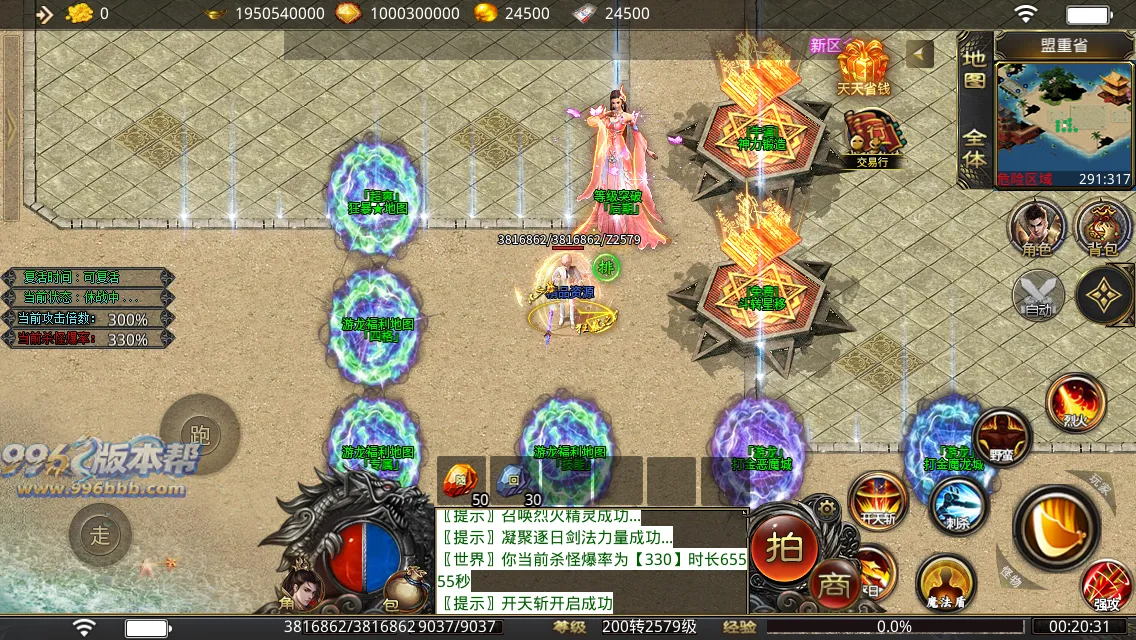Screen dimensions: 1136x640
Task: Switch to the 全体 tab
Action: [x=974, y=146]
